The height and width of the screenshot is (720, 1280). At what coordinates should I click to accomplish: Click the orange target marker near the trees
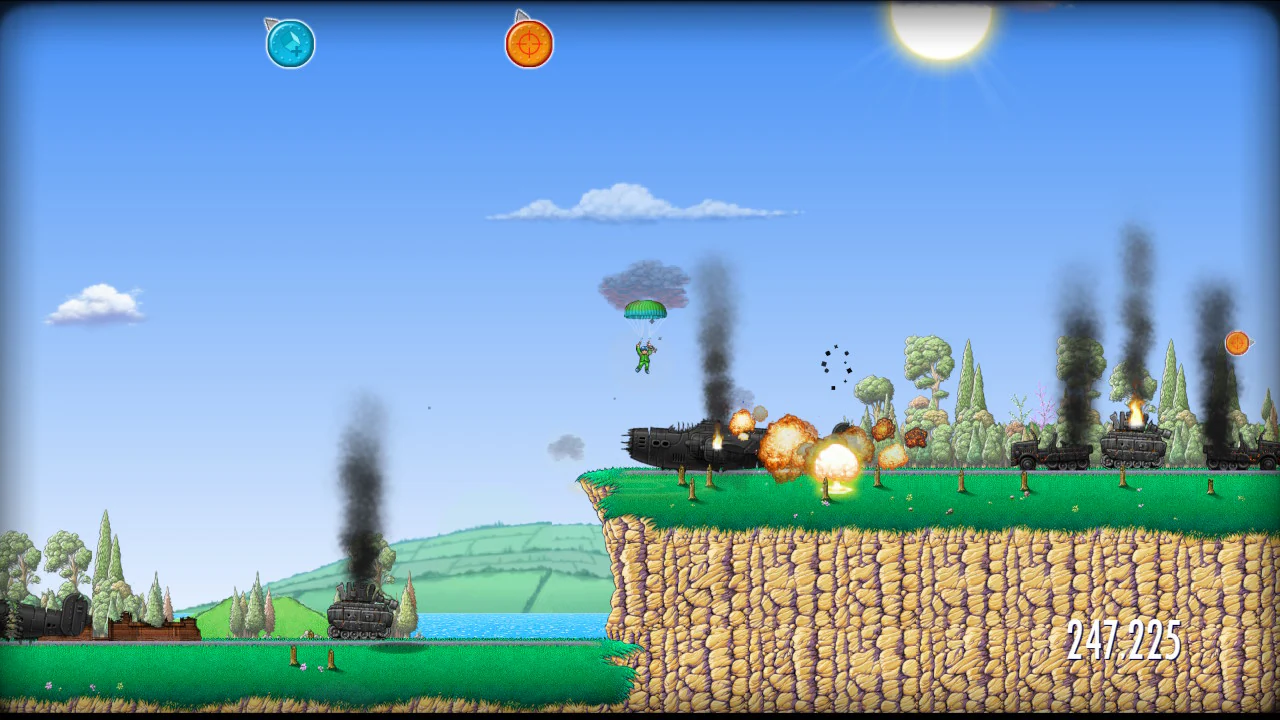coord(1236,344)
